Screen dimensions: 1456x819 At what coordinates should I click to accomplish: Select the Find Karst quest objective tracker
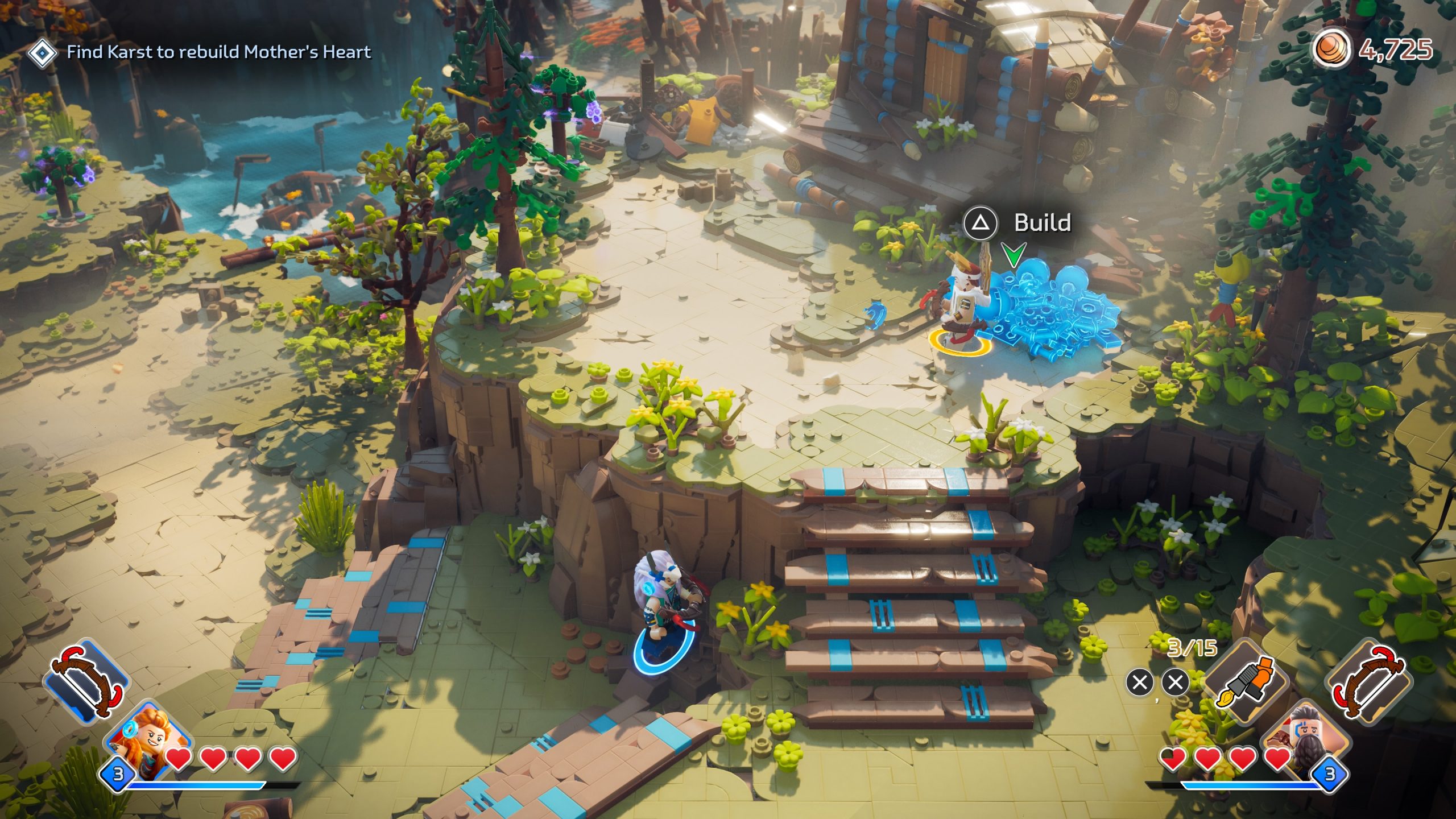click(x=218, y=52)
